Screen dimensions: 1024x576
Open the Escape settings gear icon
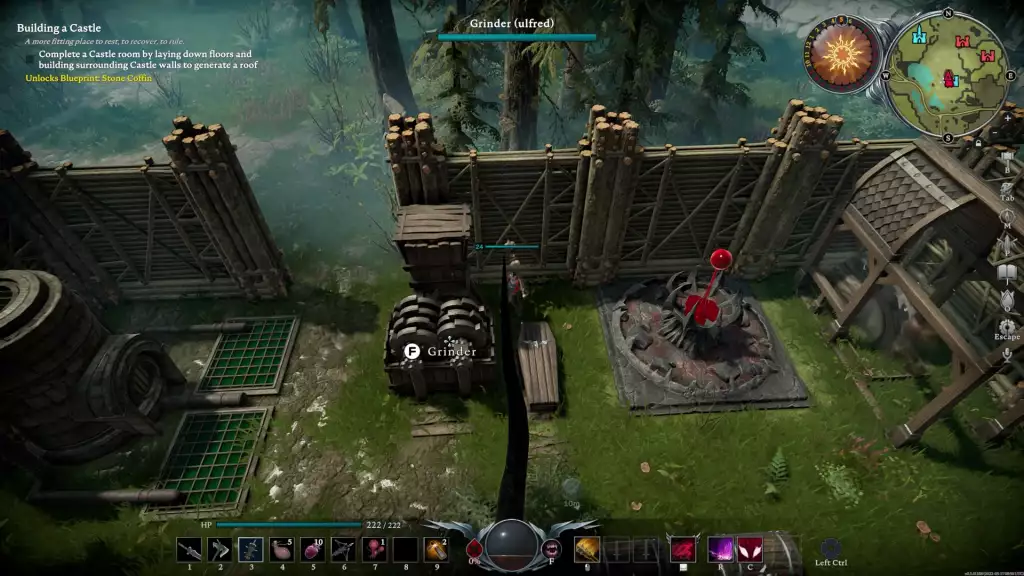pyautogui.click(x=1007, y=327)
